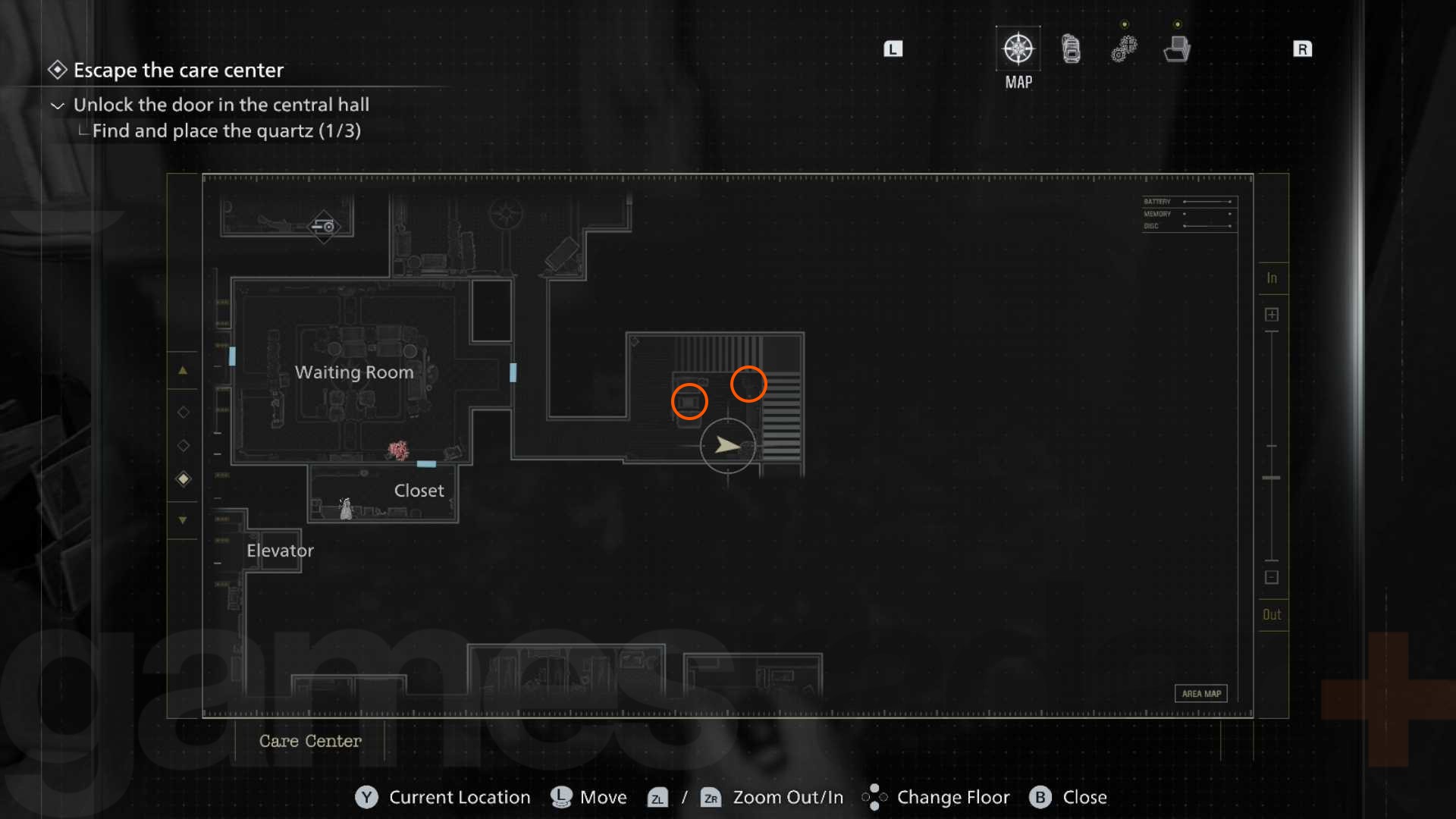Select the MAP compass icon
Screen dimensions: 1456x819
(x=1018, y=48)
